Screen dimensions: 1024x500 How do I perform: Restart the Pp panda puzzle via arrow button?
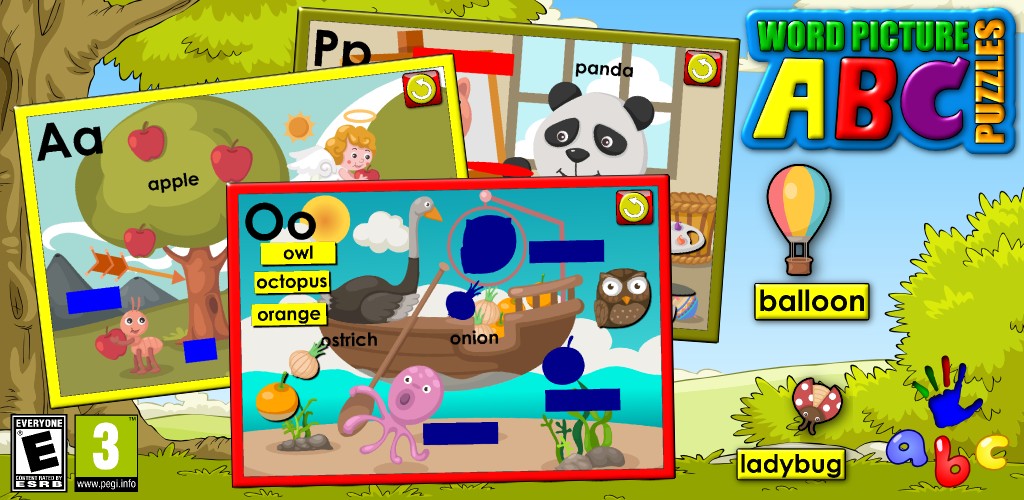pyautogui.click(x=702, y=68)
